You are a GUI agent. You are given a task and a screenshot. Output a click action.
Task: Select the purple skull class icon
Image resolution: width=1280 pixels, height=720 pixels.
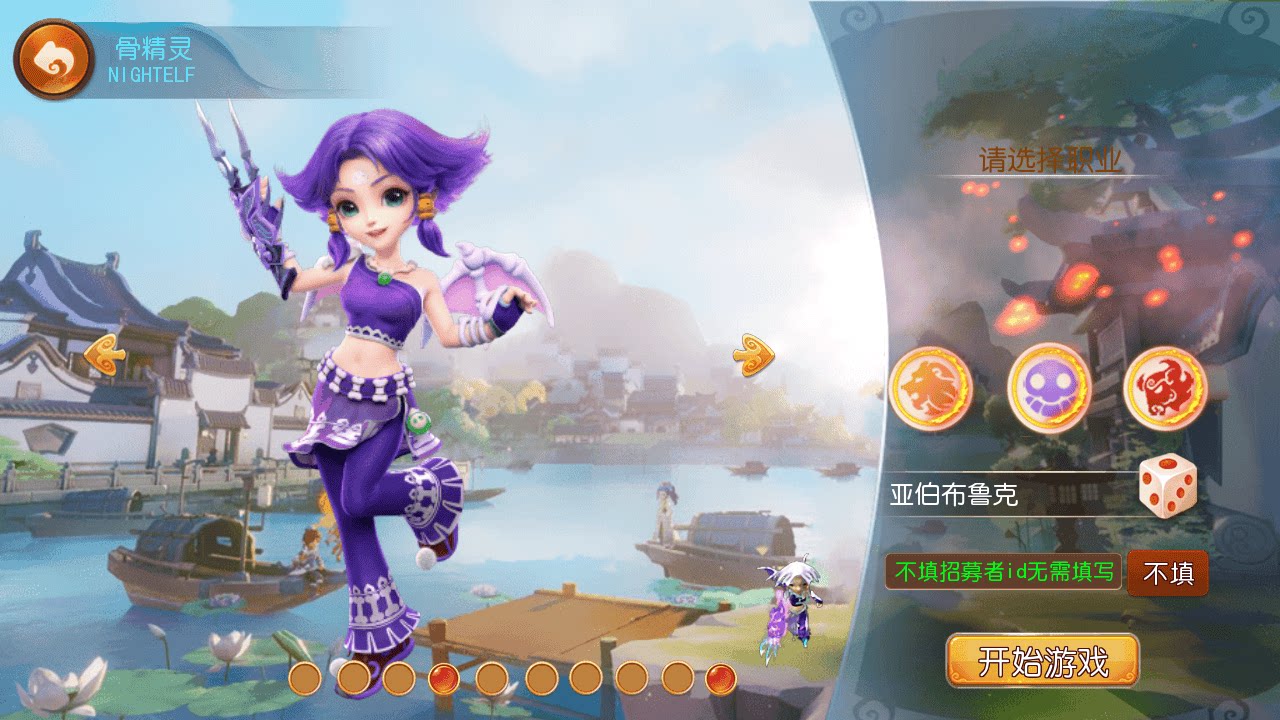coord(1048,390)
